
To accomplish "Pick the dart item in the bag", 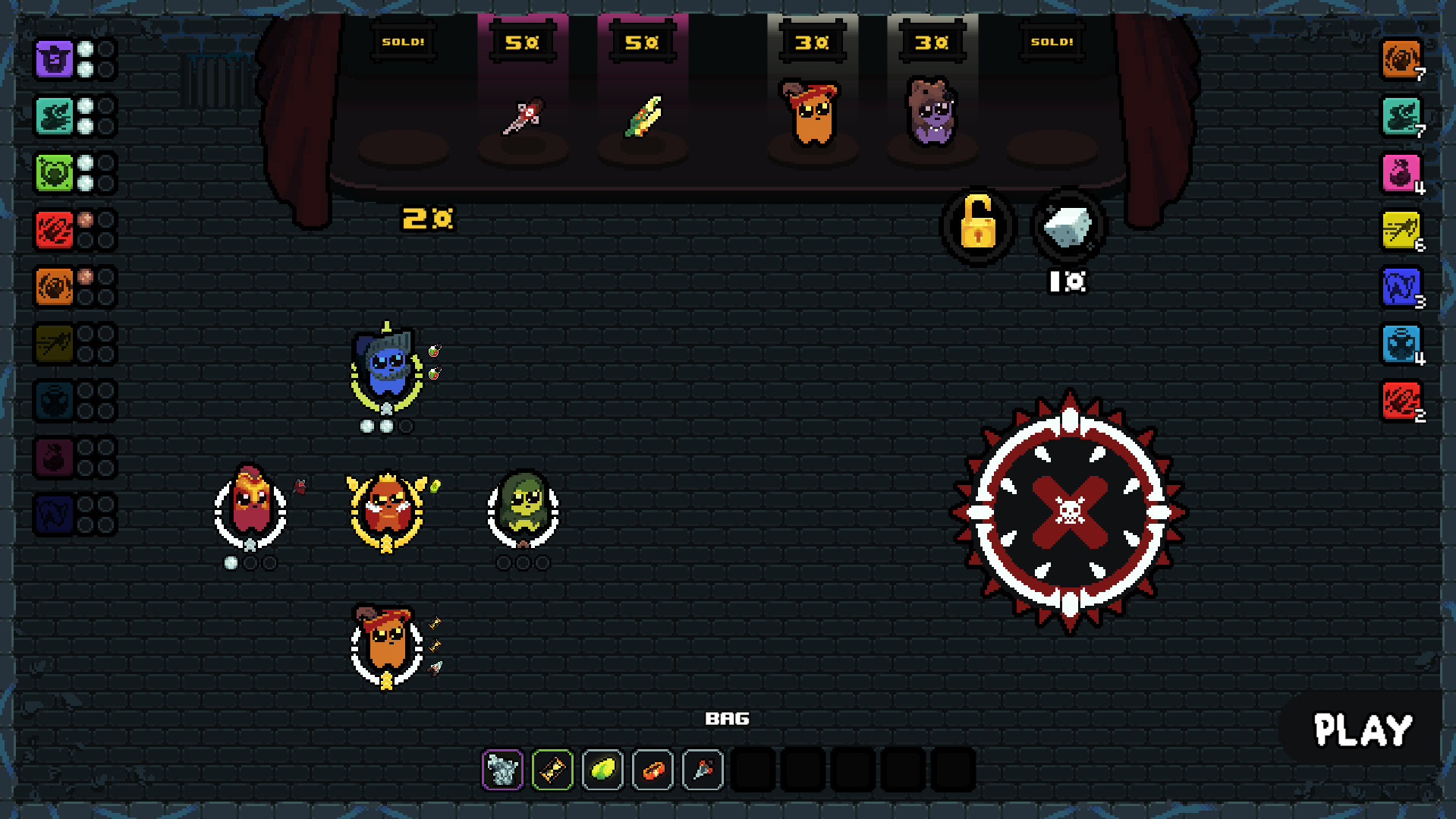I will (703, 770).
